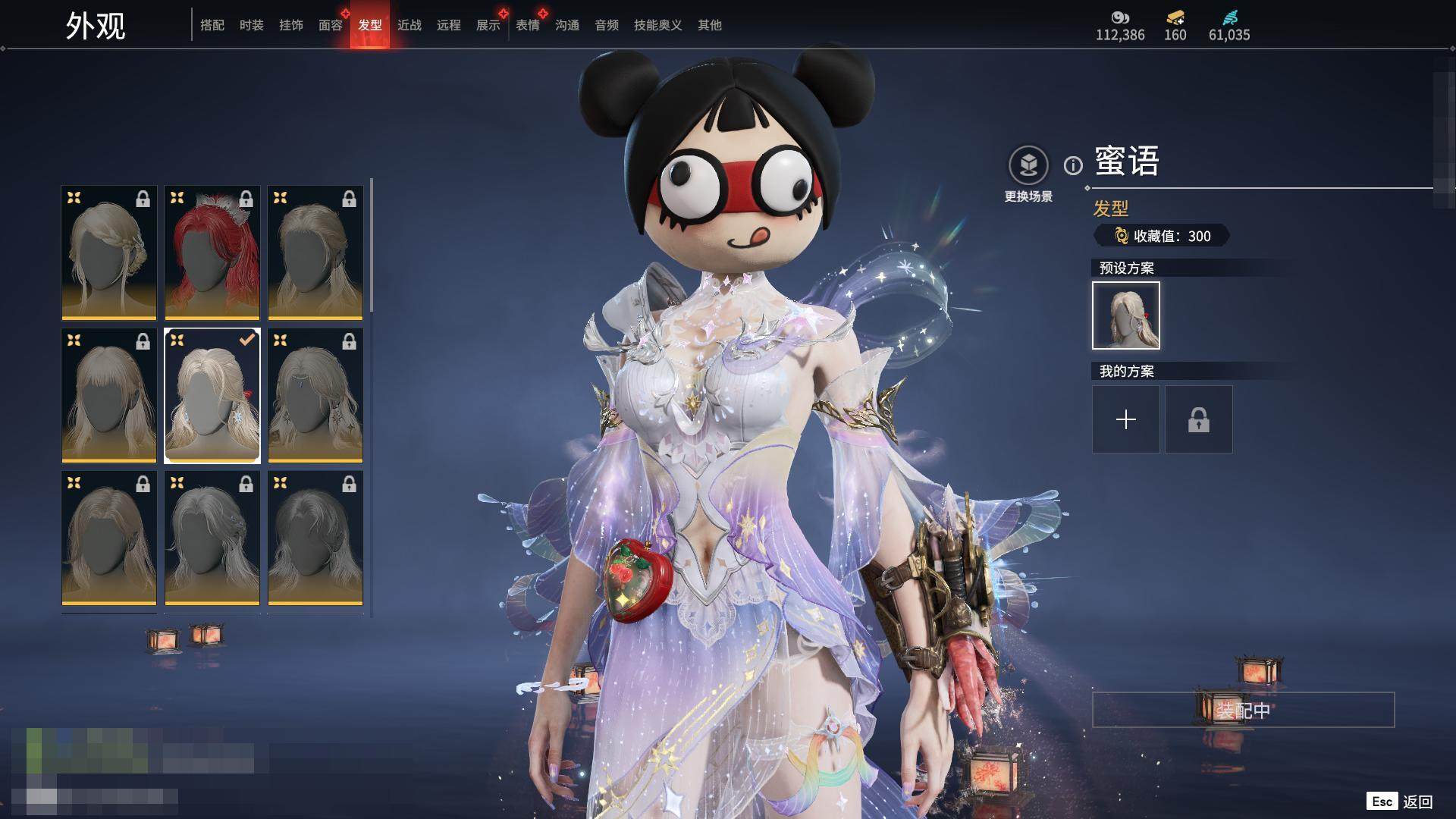Add a new scheme with the plus slot
The image size is (1456, 819).
click(1126, 419)
